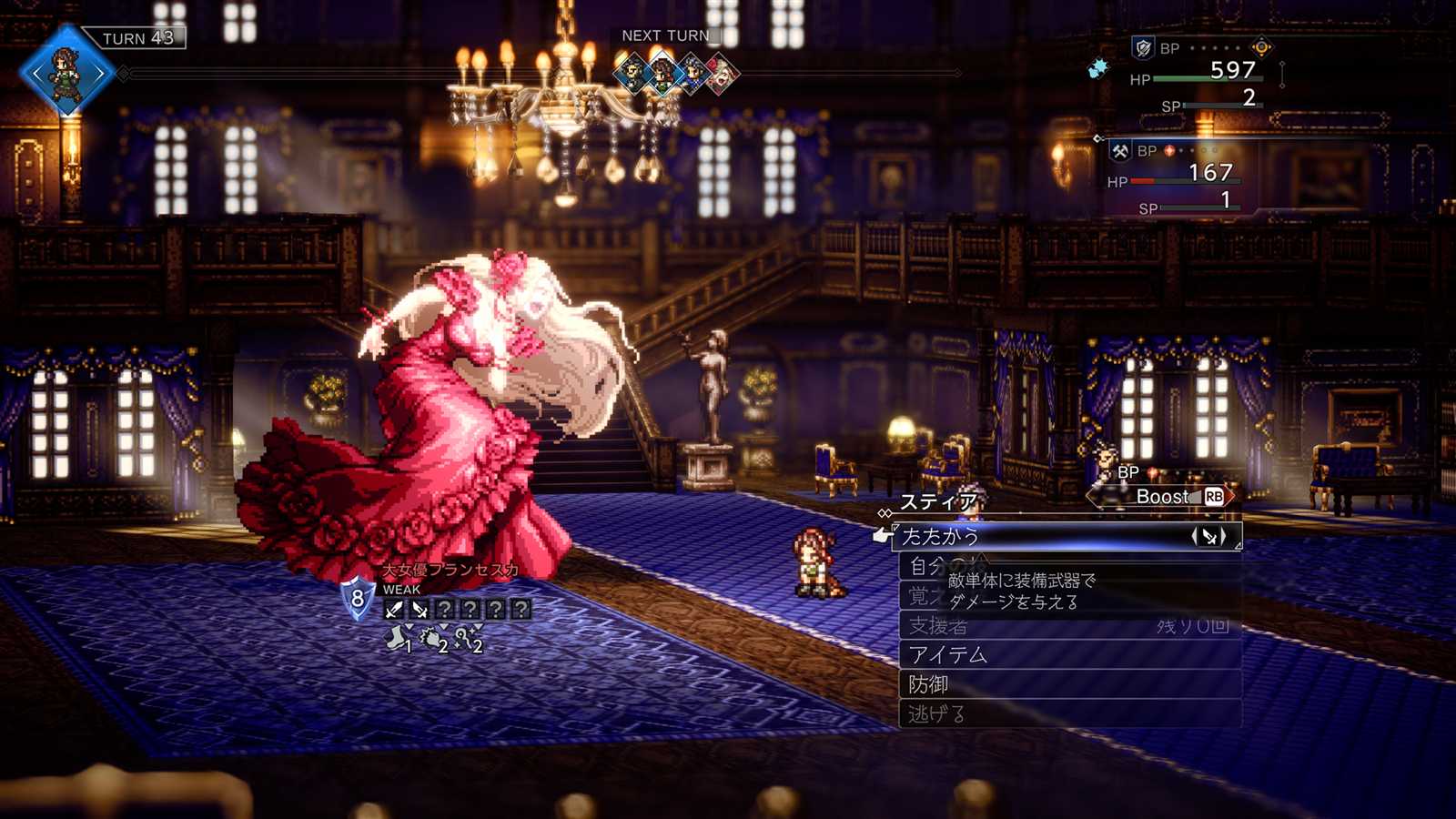
Task: Select the dagger weakness icon under WEAK
Action: click(420, 610)
